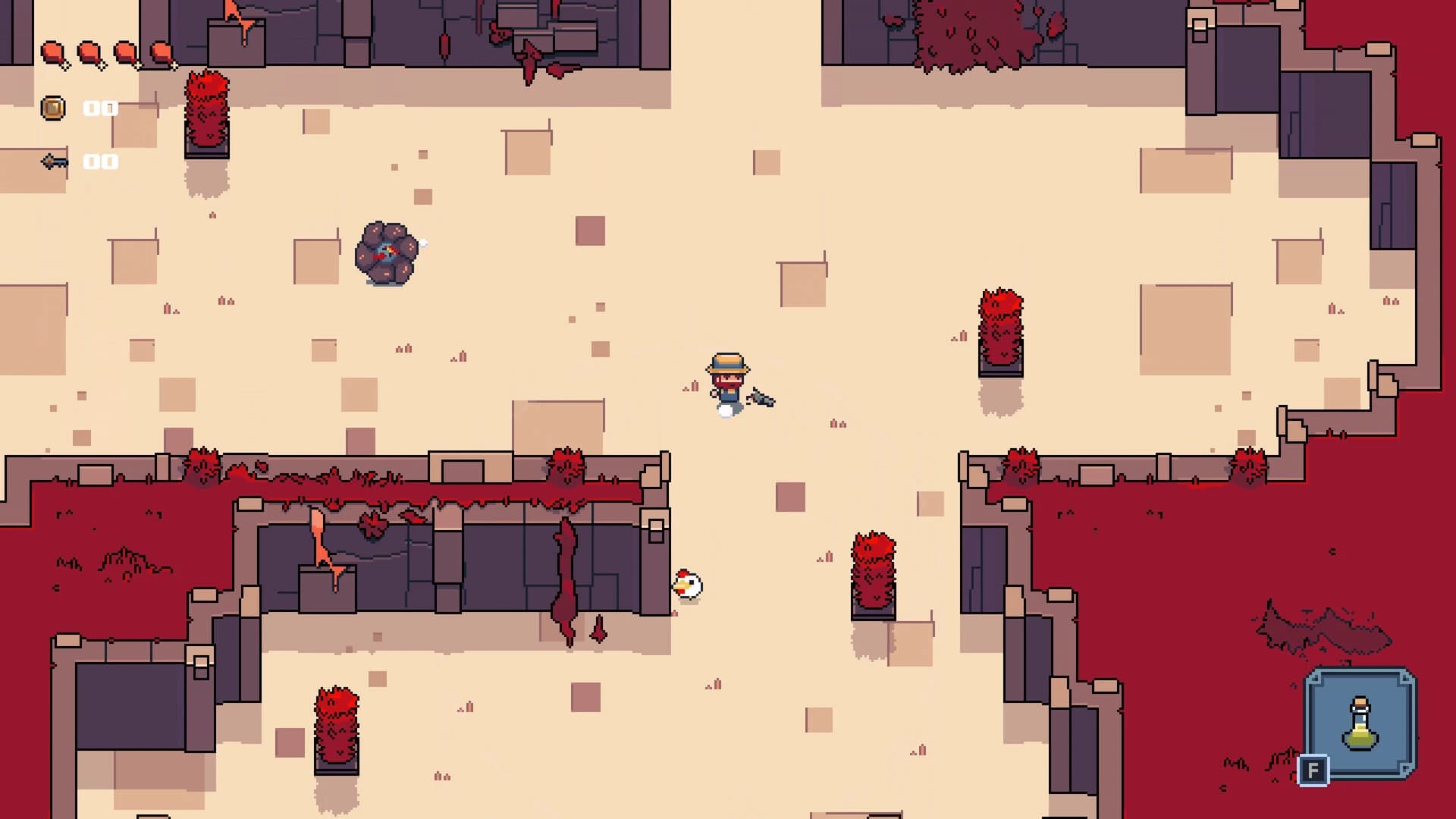
Task: Click the red bush at the bottom center
Action: (339, 728)
